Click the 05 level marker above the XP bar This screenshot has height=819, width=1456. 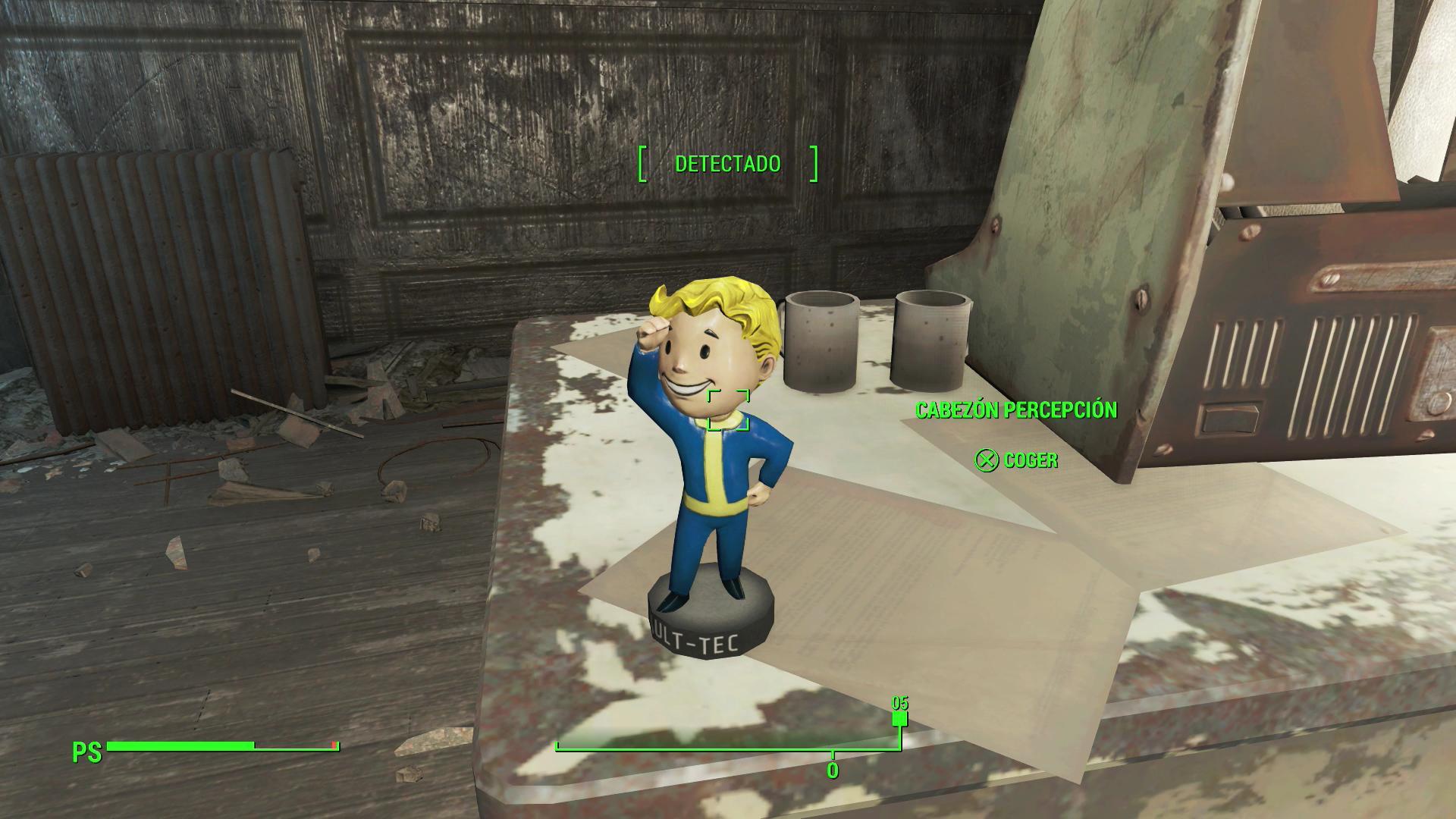click(x=899, y=705)
